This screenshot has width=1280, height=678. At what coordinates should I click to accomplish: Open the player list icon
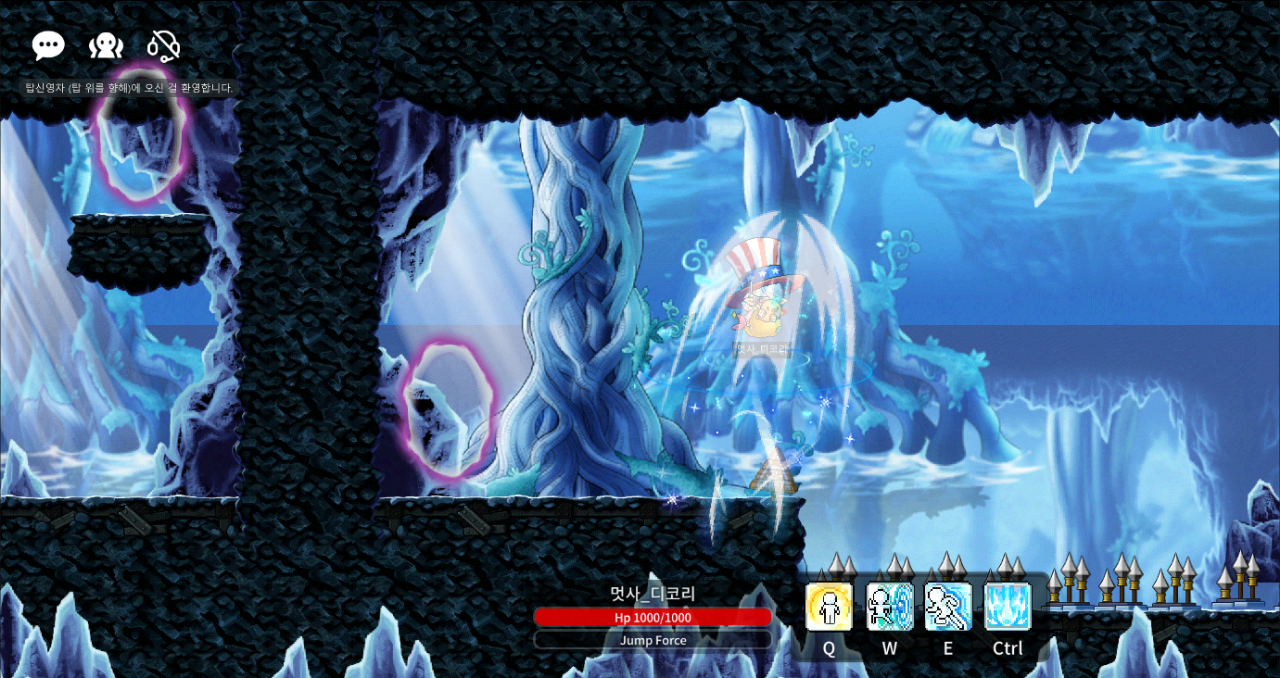pyautogui.click(x=106, y=46)
